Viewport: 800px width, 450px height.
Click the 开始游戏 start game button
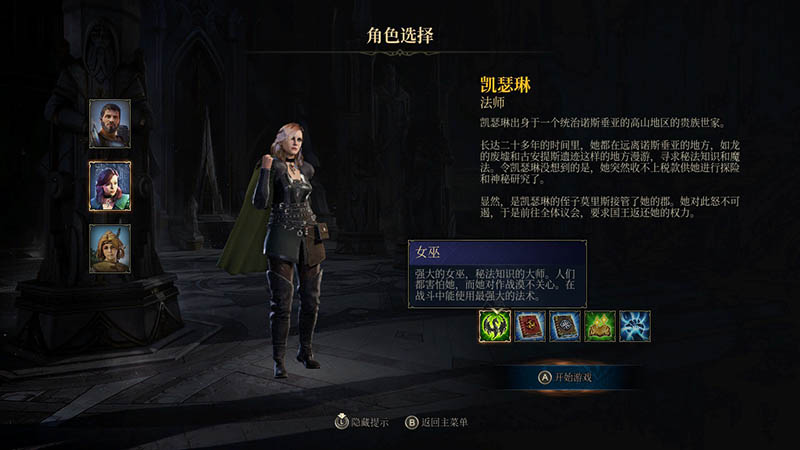pyautogui.click(x=565, y=377)
